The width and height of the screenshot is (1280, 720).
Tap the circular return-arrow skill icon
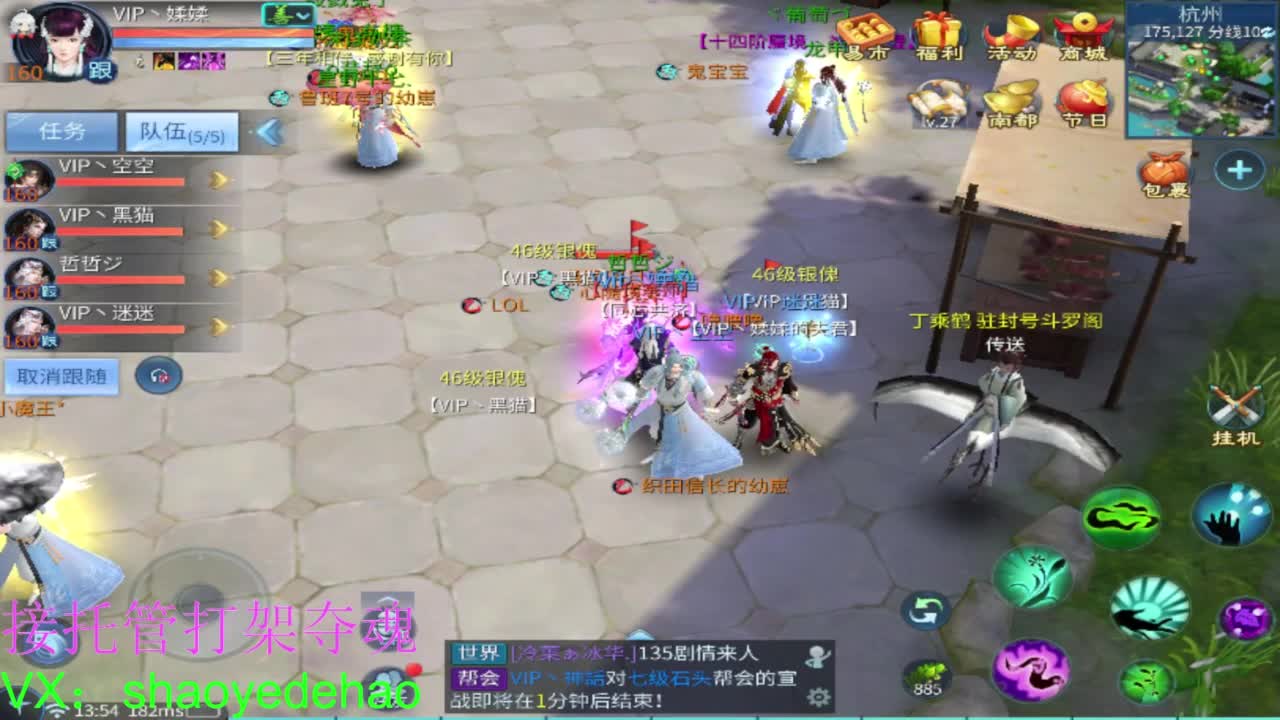point(925,610)
